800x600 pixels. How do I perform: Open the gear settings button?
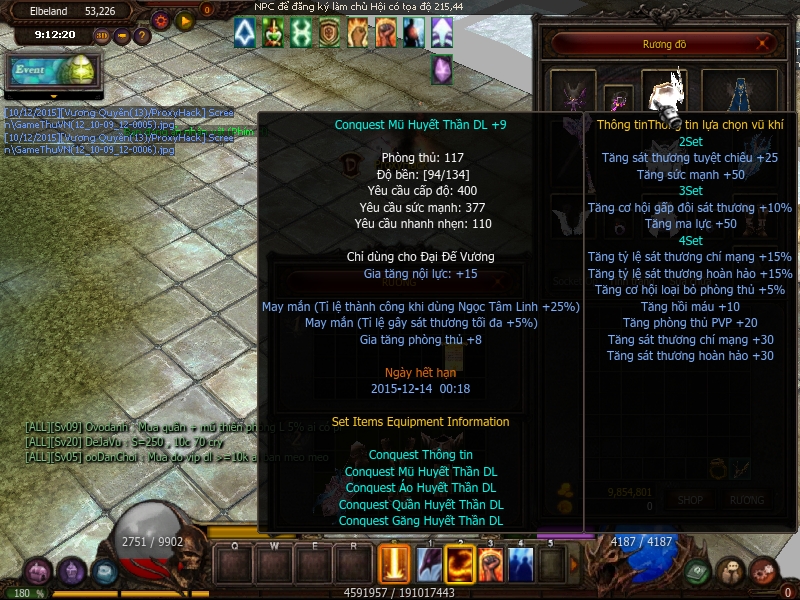(x=160, y=20)
